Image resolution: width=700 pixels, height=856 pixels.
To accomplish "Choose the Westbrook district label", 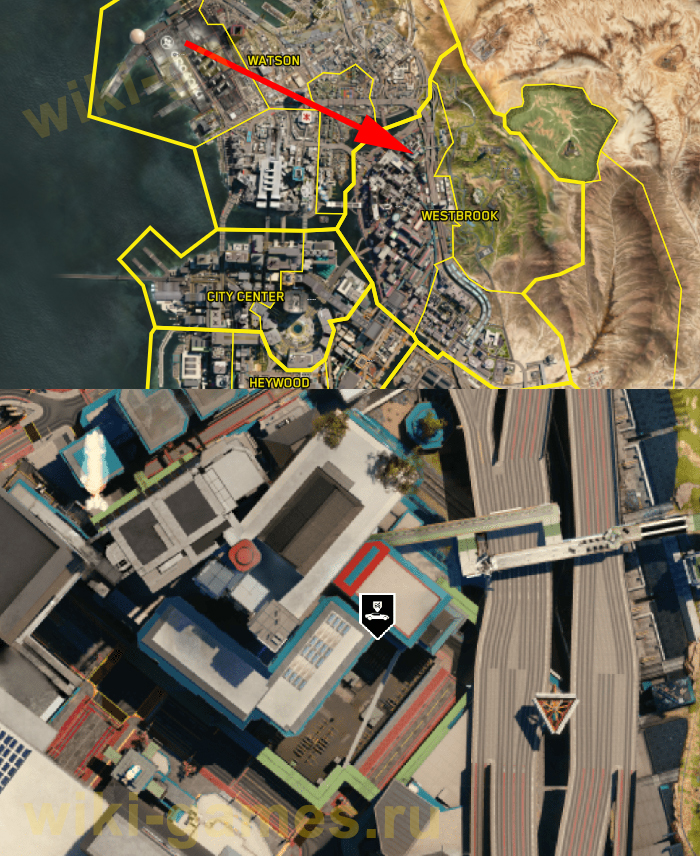I will [459, 216].
